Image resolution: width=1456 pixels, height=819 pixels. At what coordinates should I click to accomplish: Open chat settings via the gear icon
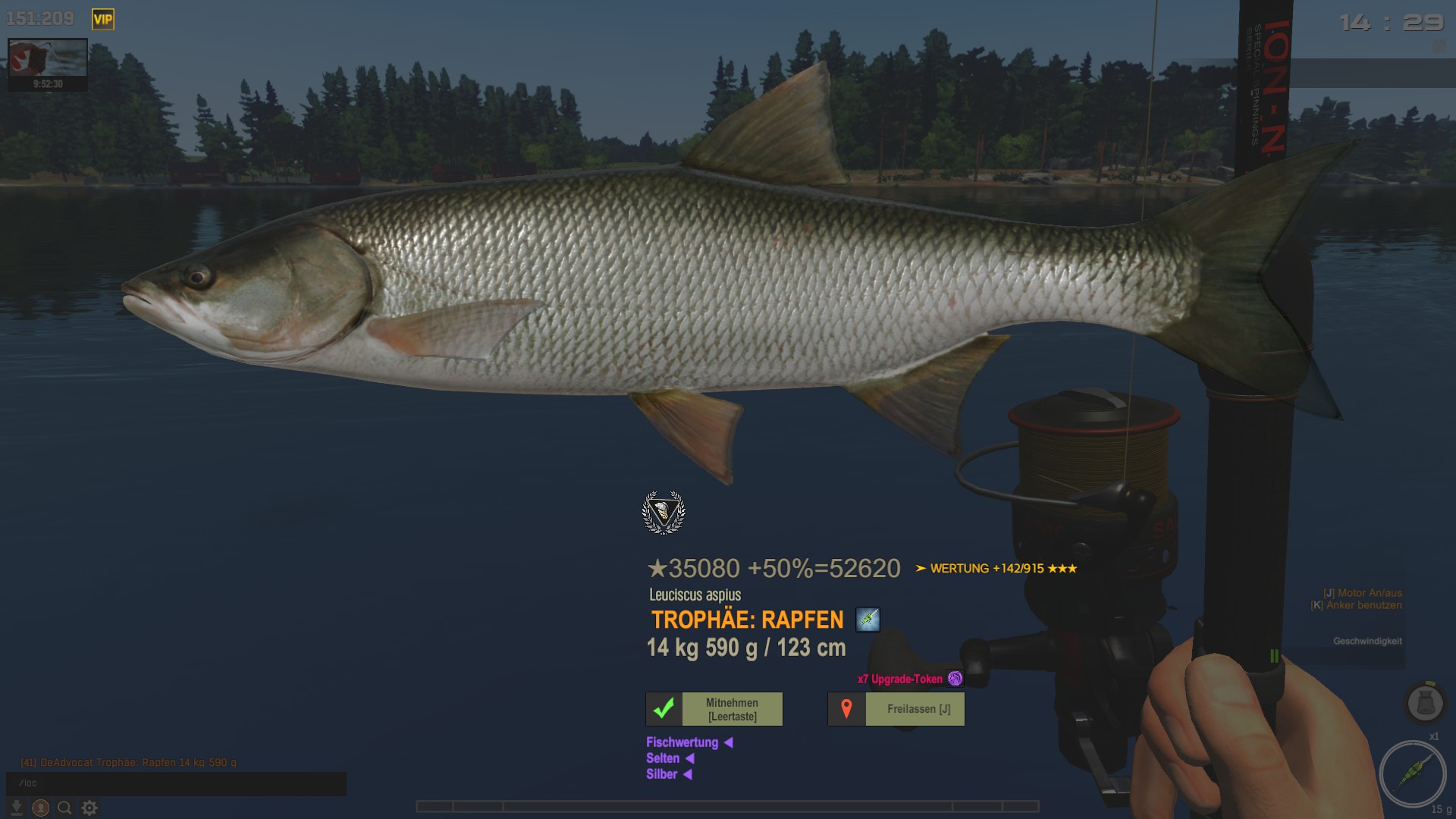point(89,808)
